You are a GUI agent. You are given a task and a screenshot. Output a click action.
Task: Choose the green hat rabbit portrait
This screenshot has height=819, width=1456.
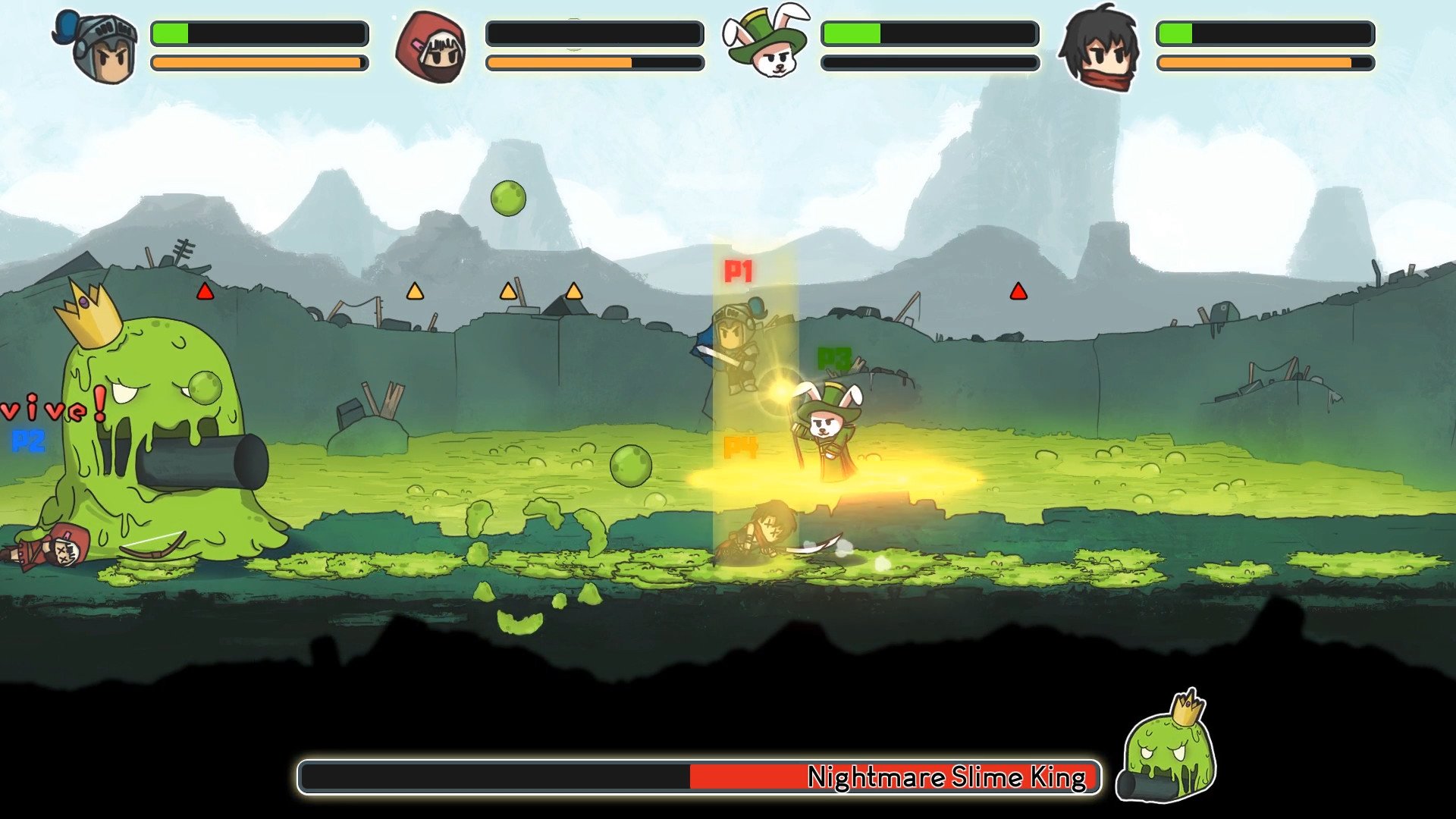pos(766,44)
